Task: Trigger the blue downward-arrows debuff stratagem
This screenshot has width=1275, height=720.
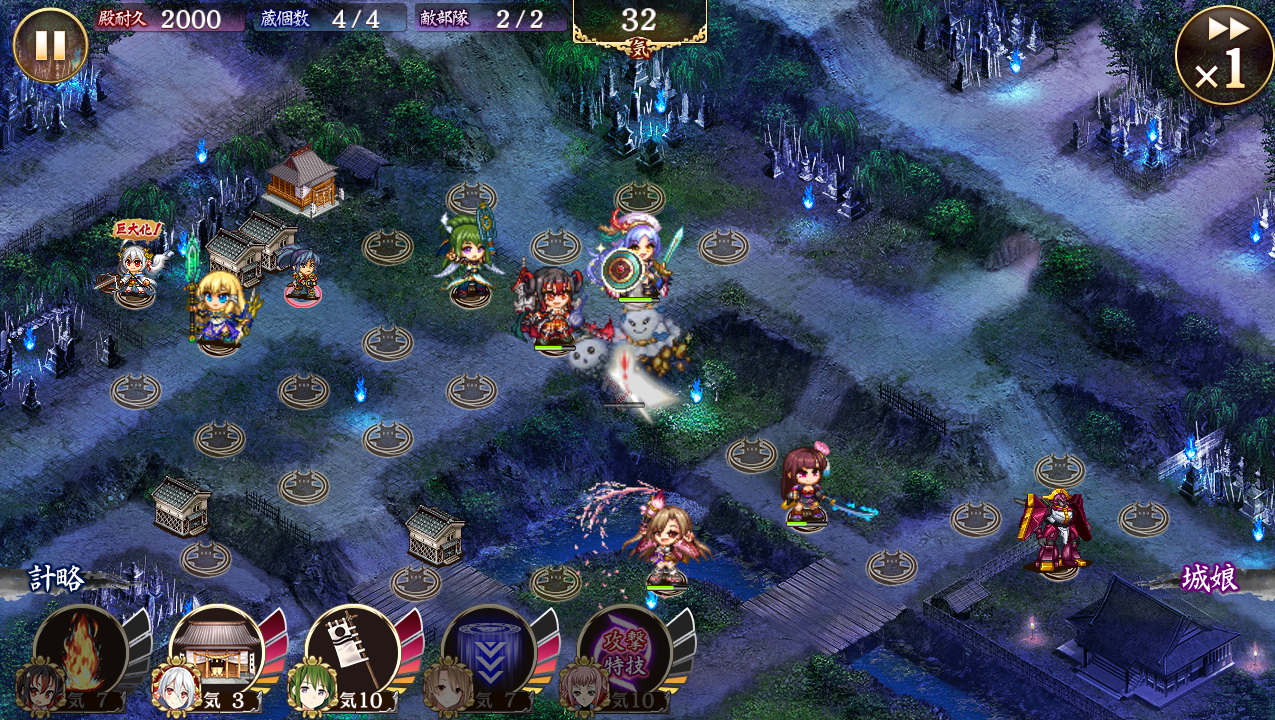Action: click(488, 652)
